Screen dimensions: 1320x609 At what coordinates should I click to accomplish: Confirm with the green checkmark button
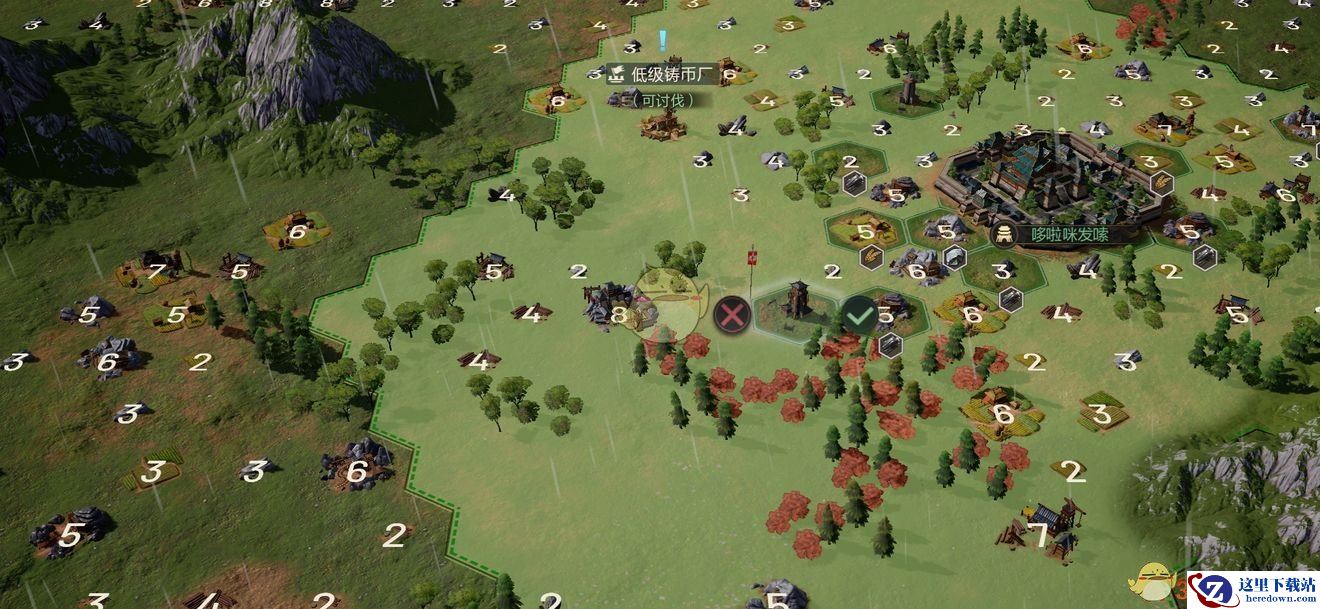(x=858, y=315)
